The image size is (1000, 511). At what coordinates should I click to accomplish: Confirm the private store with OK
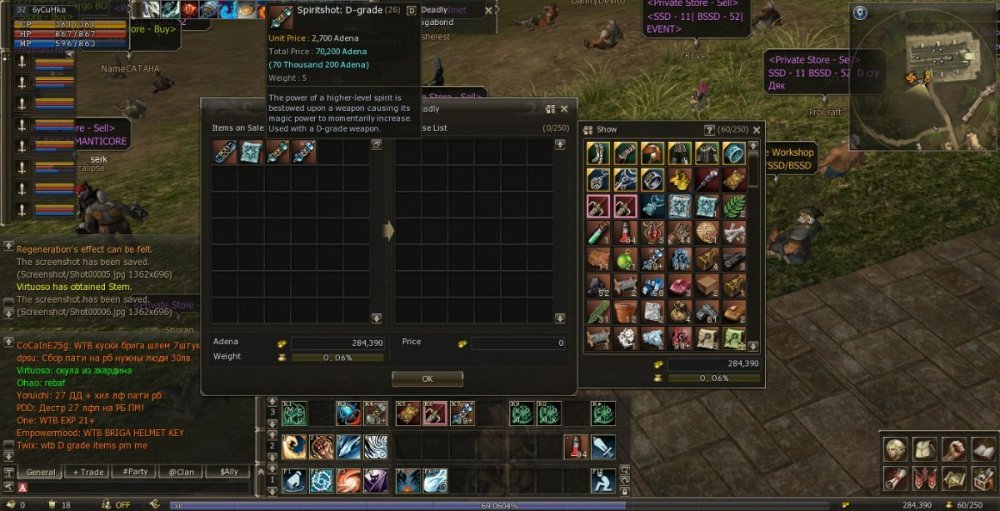427,379
